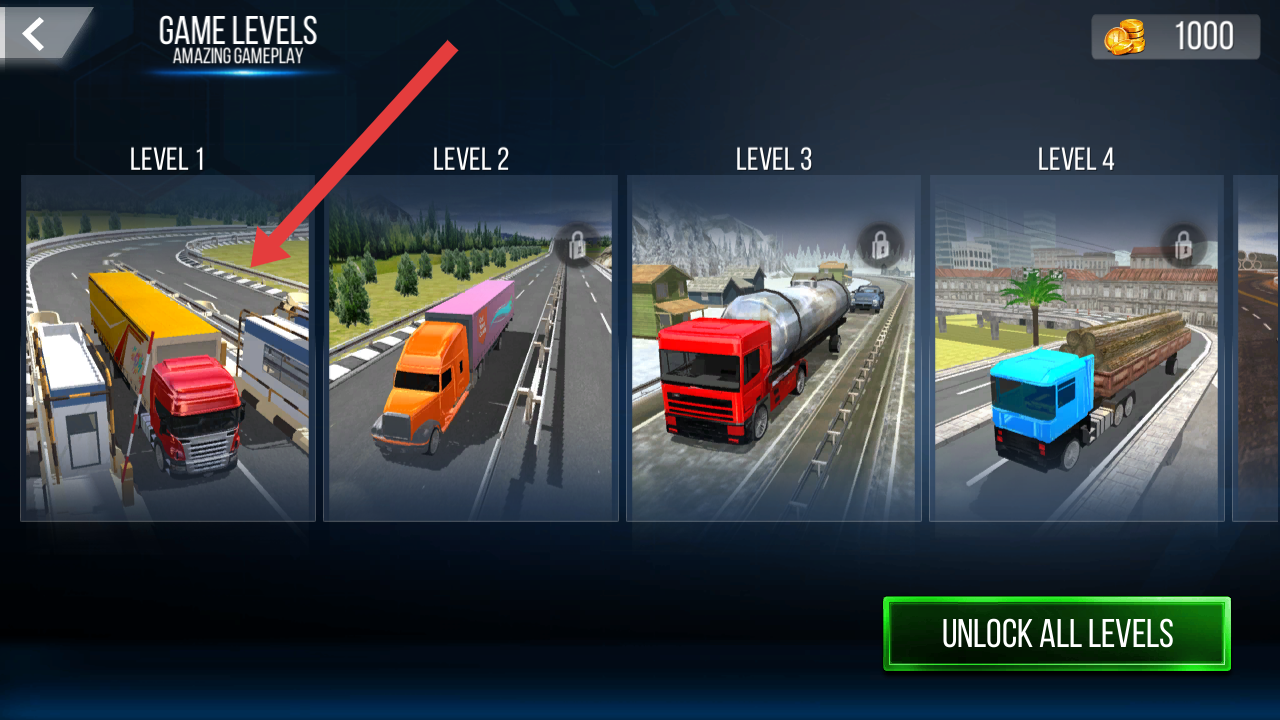
Task: Tap the gold coins balance icon
Action: [1124, 38]
